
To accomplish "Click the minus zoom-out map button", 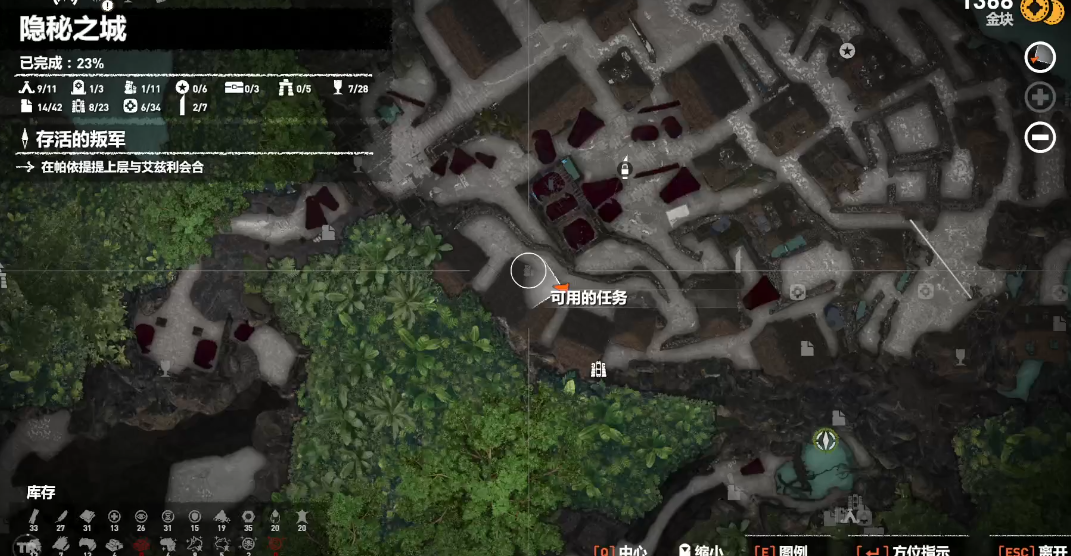I will (1040, 137).
